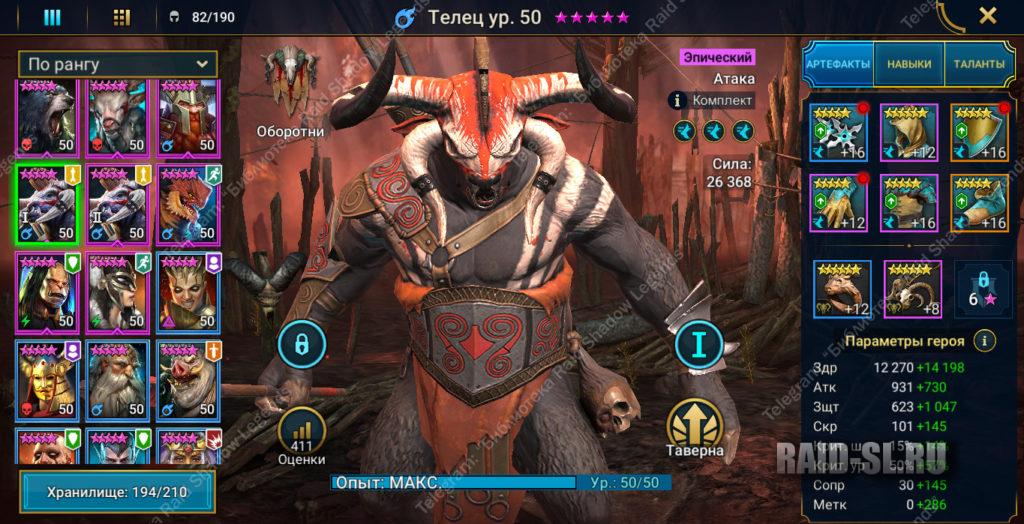The width and height of the screenshot is (1024, 524).
Task: Select the Артефакты tab
Action: tap(838, 64)
